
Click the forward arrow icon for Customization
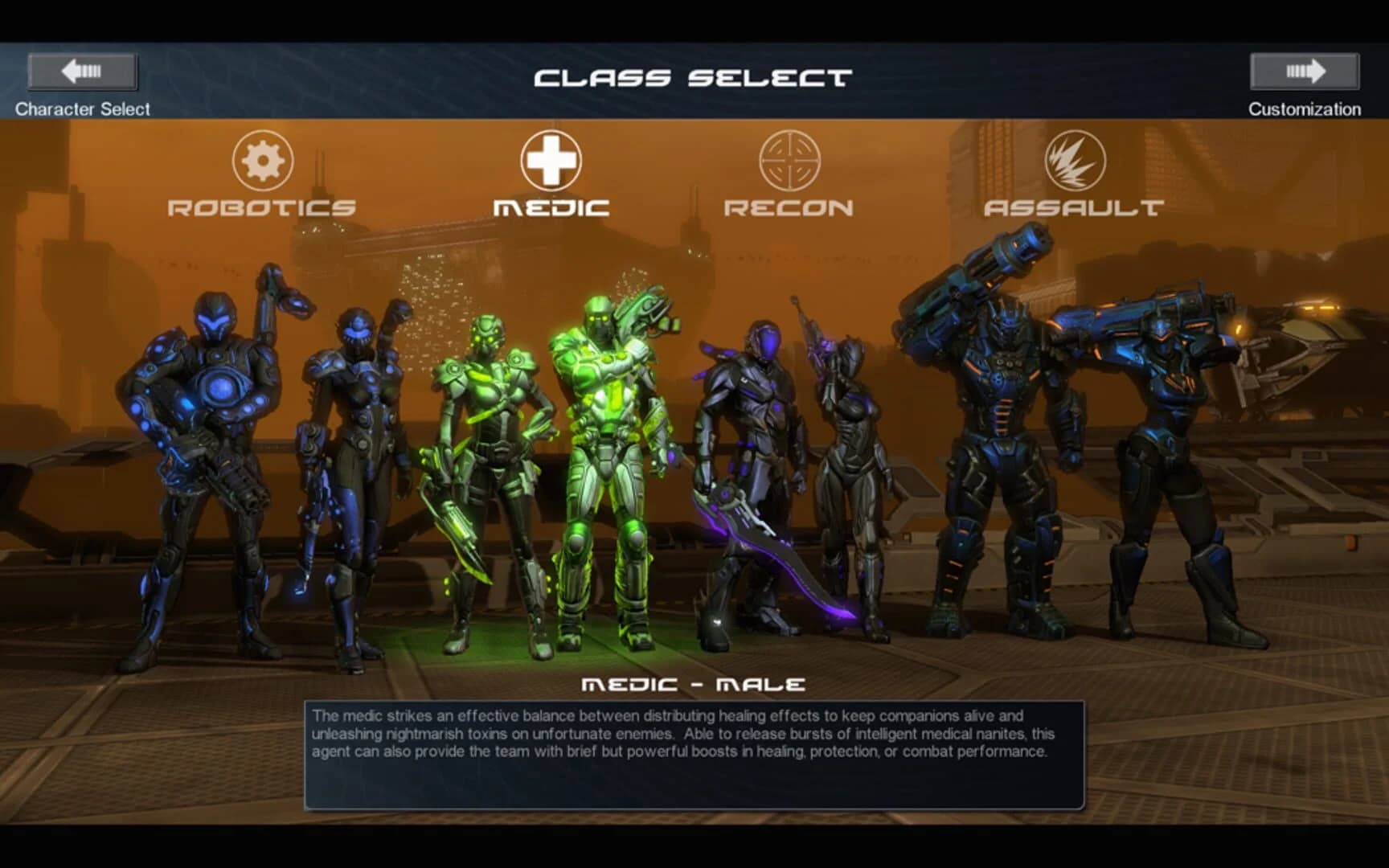(x=1305, y=71)
